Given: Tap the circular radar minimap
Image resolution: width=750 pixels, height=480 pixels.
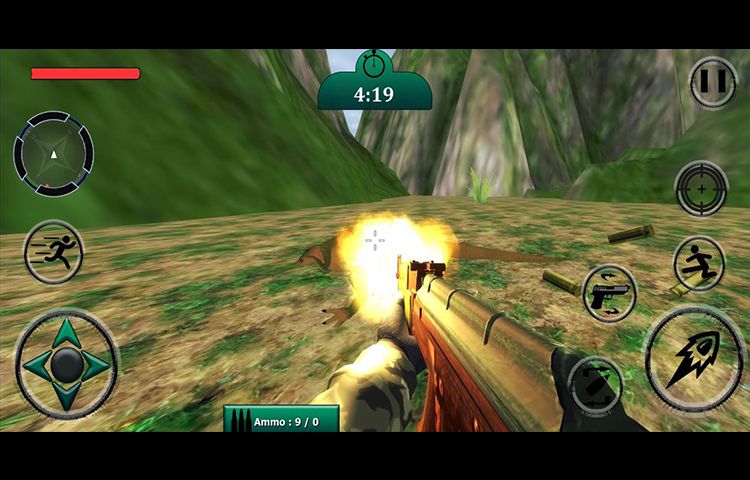Looking at the screenshot, I should pos(54,154).
